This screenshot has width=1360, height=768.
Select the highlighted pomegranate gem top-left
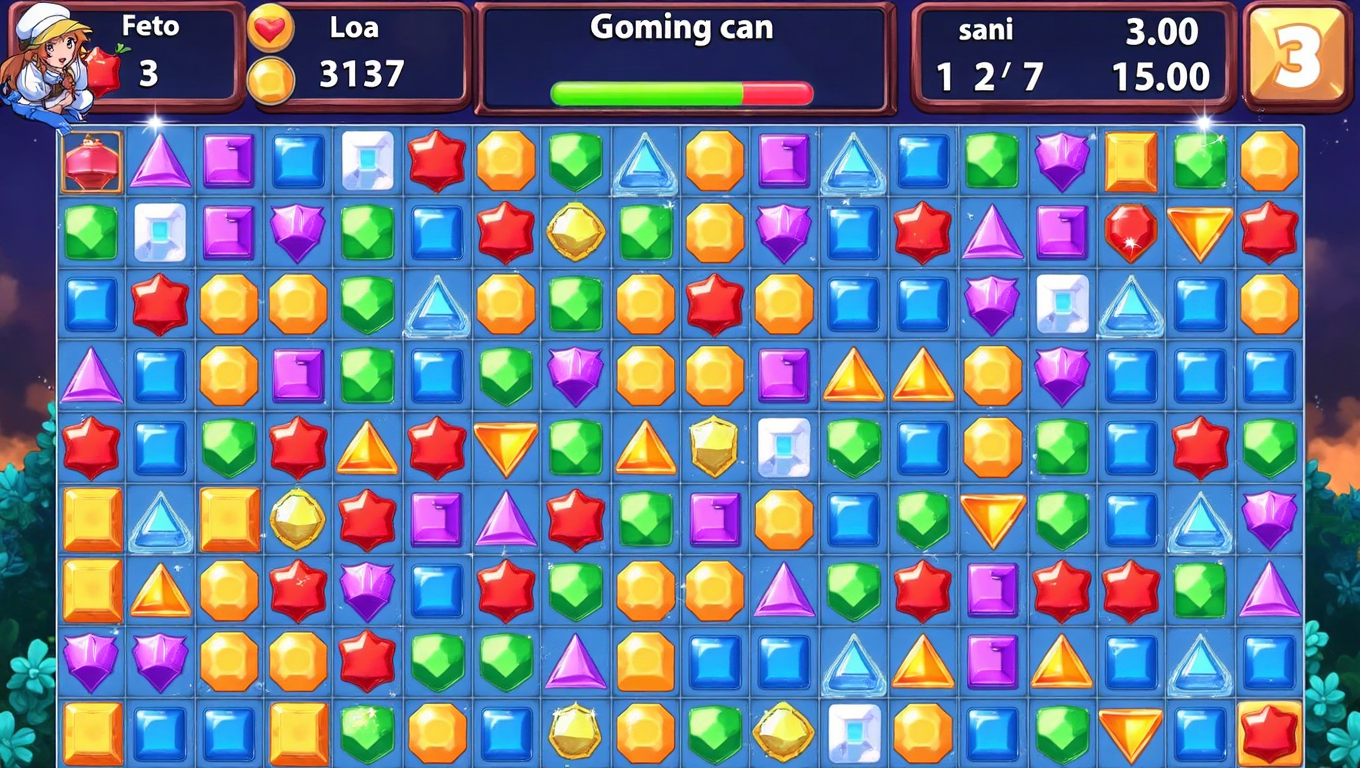pos(89,163)
